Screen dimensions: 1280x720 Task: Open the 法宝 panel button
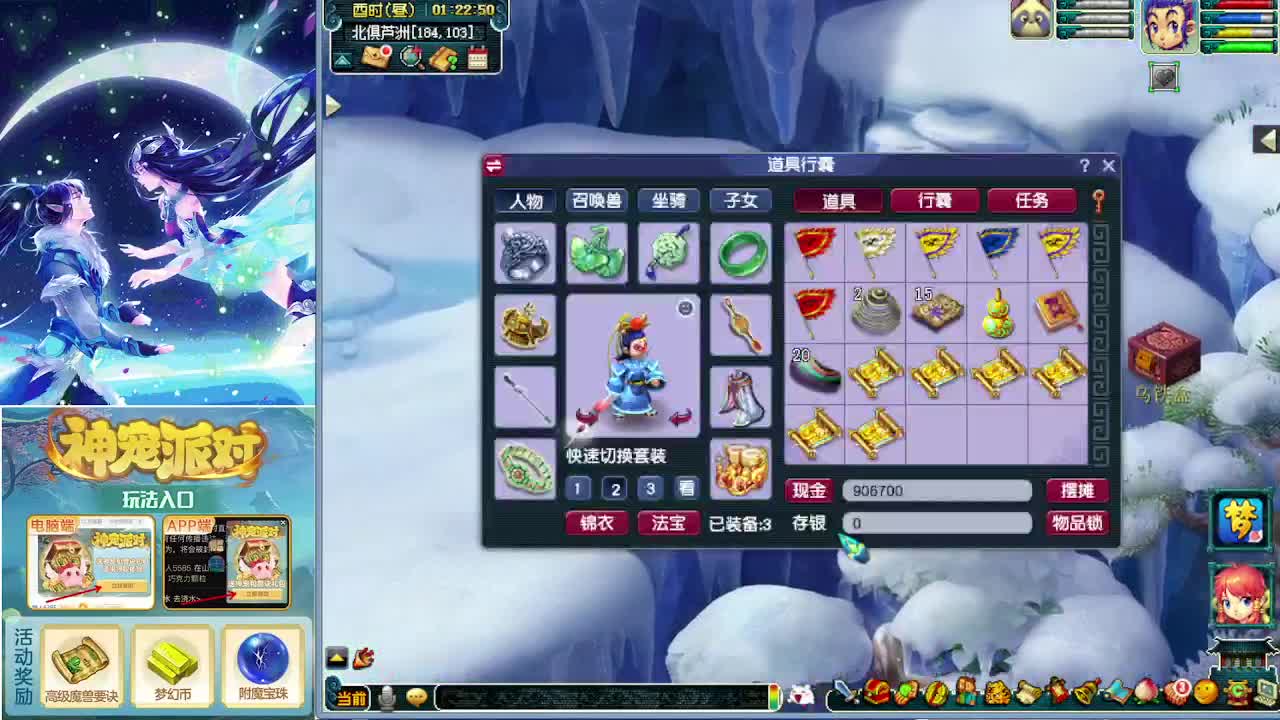pyautogui.click(x=668, y=523)
